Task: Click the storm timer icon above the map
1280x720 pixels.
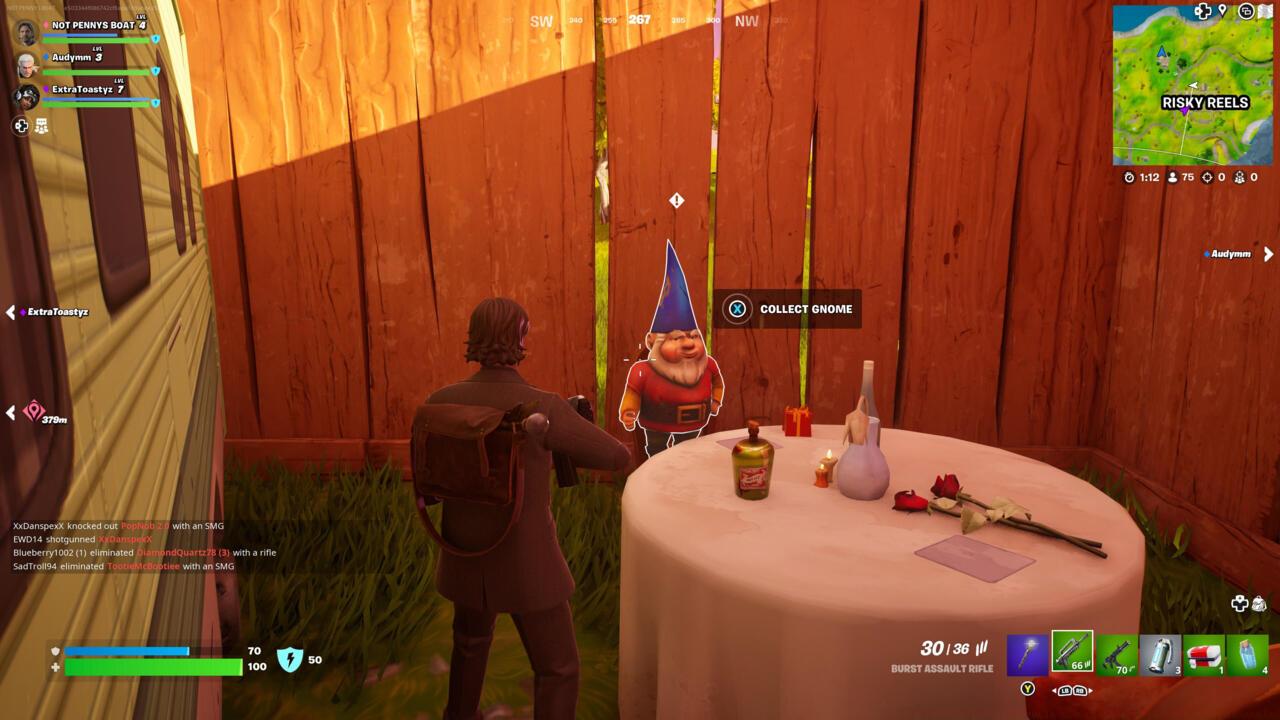Action: coord(1128,177)
